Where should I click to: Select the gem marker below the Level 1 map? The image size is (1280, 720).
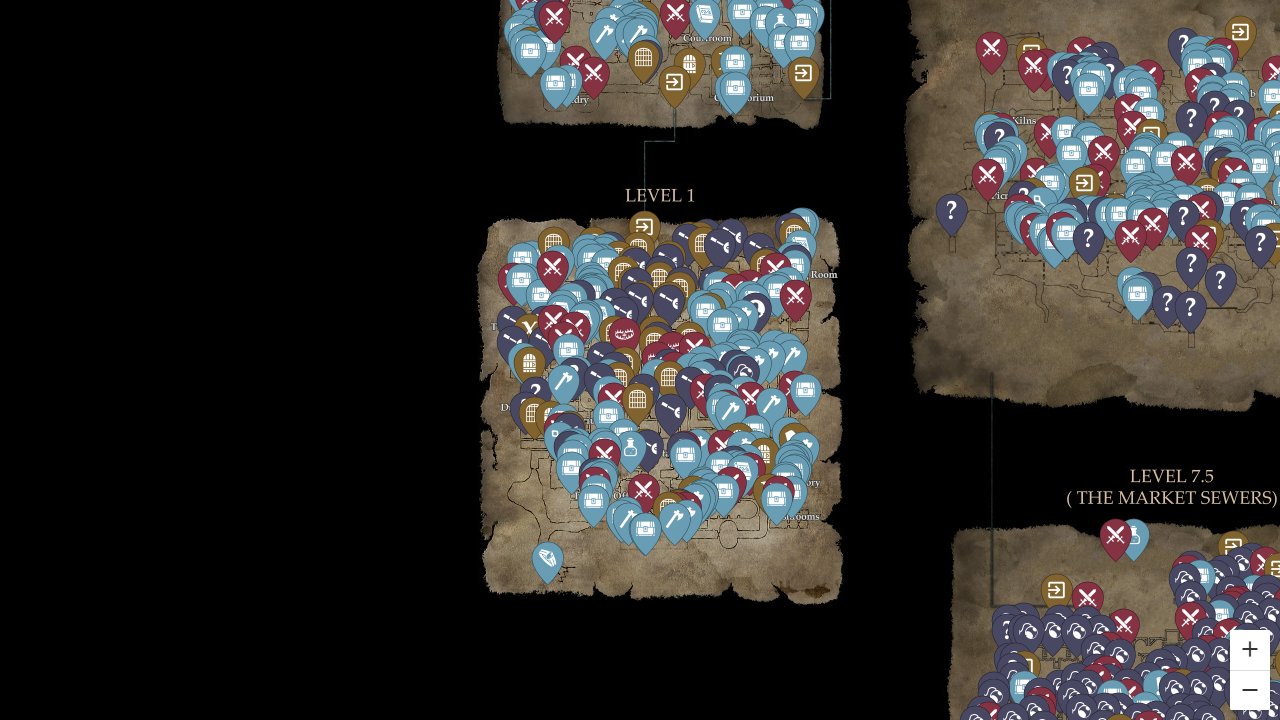(x=548, y=556)
